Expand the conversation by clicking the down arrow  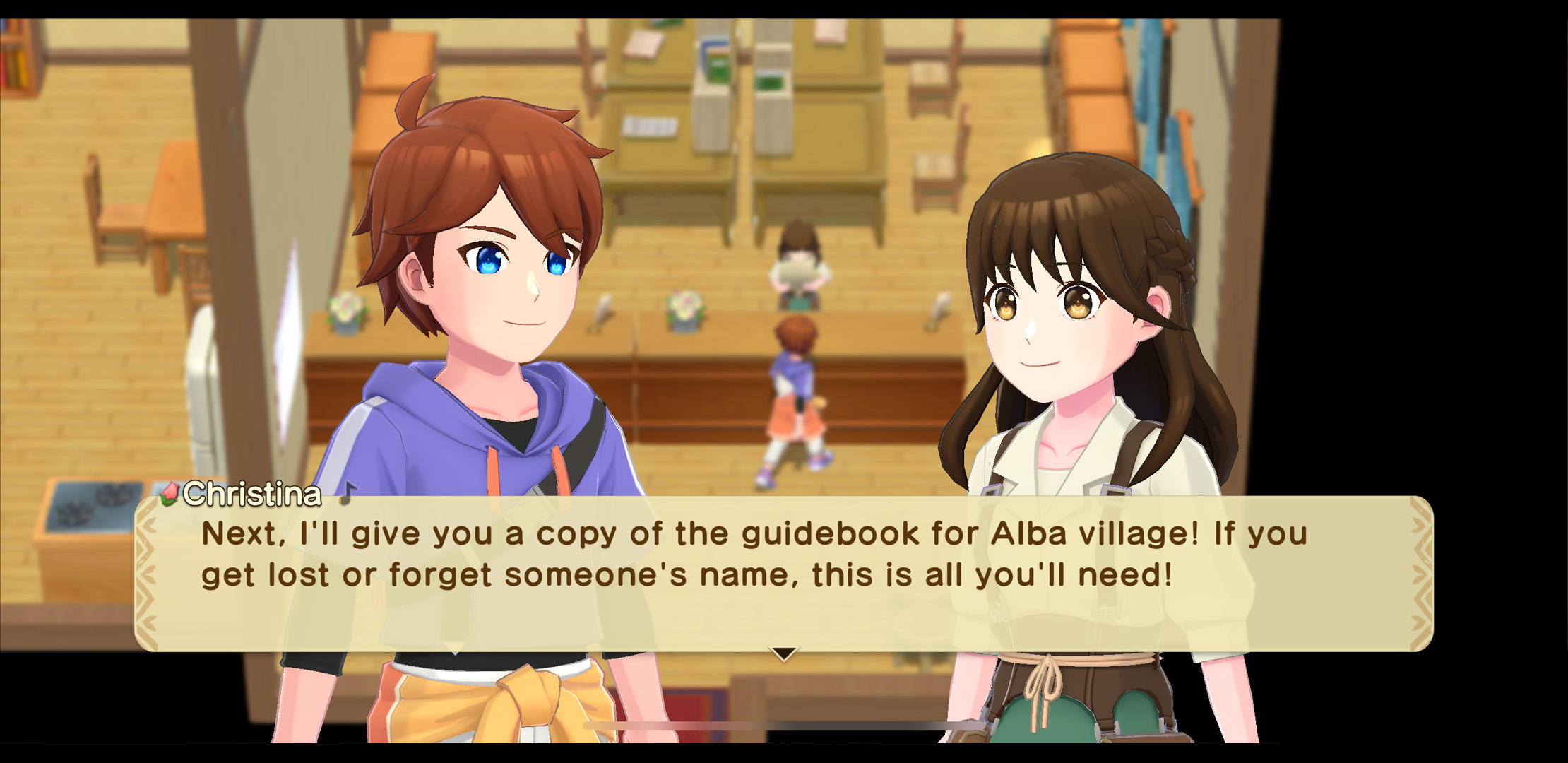coord(784,653)
